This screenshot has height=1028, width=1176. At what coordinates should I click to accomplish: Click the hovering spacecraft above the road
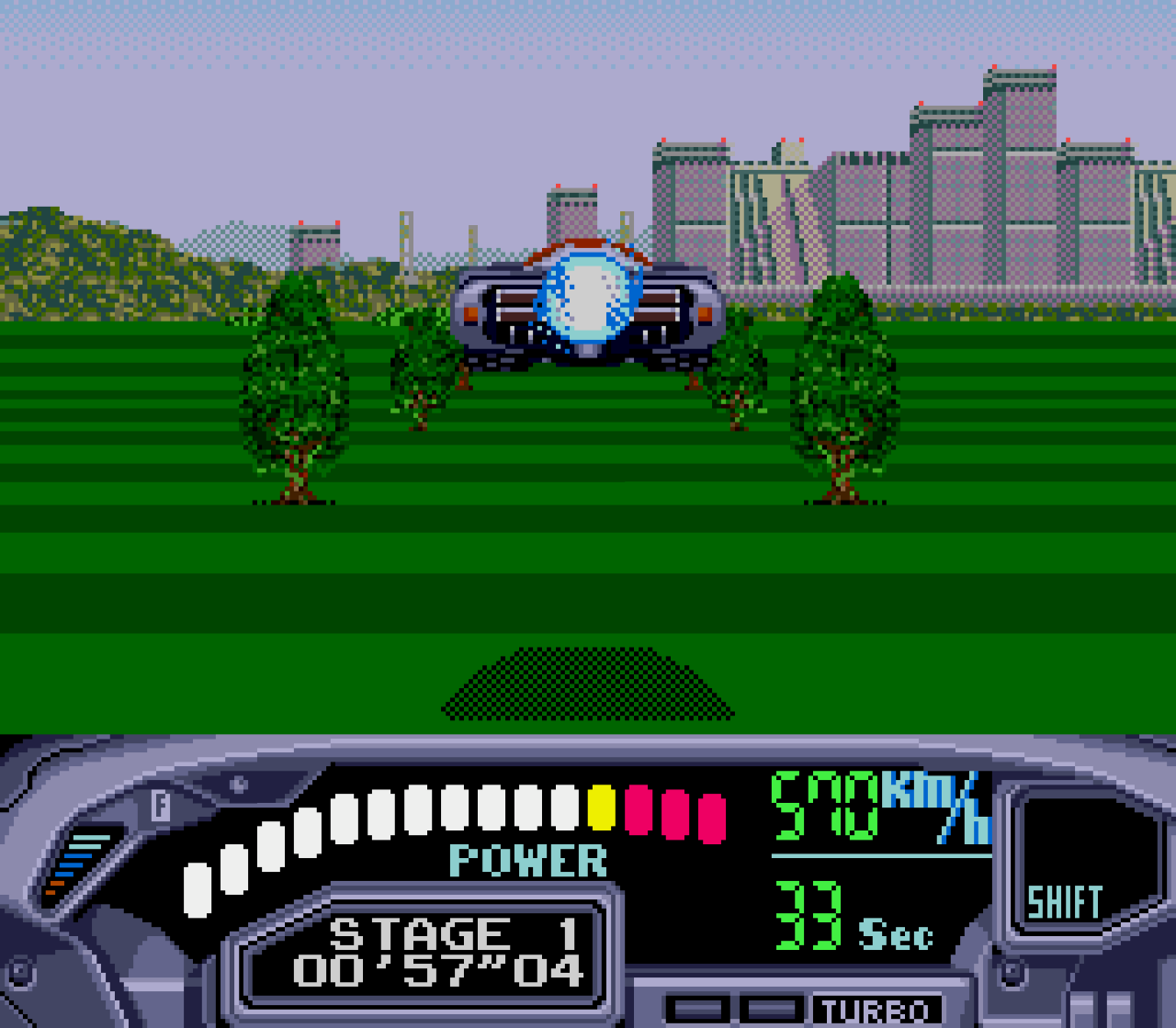584,303
